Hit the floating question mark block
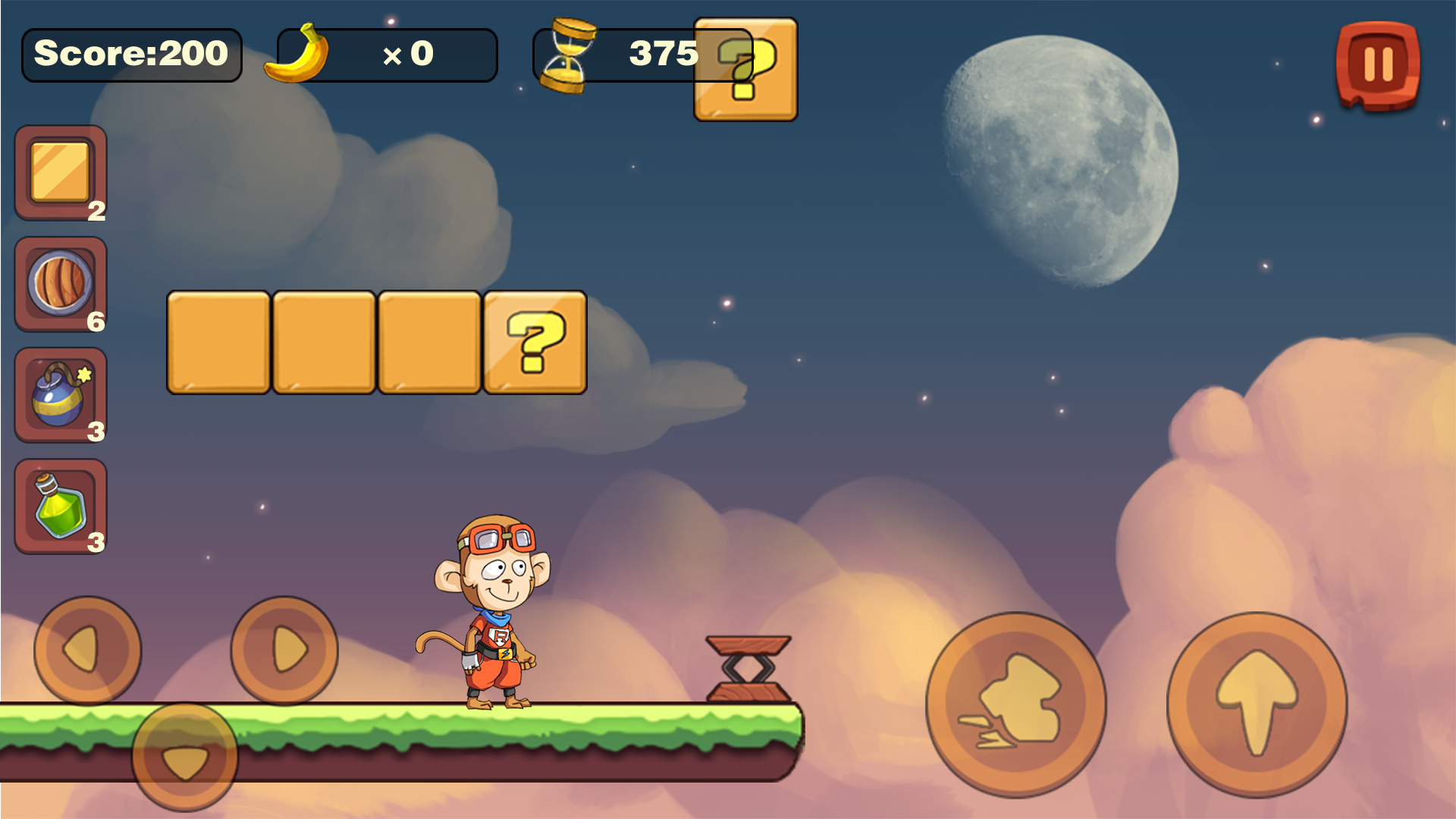1456x819 pixels. [x=535, y=343]
